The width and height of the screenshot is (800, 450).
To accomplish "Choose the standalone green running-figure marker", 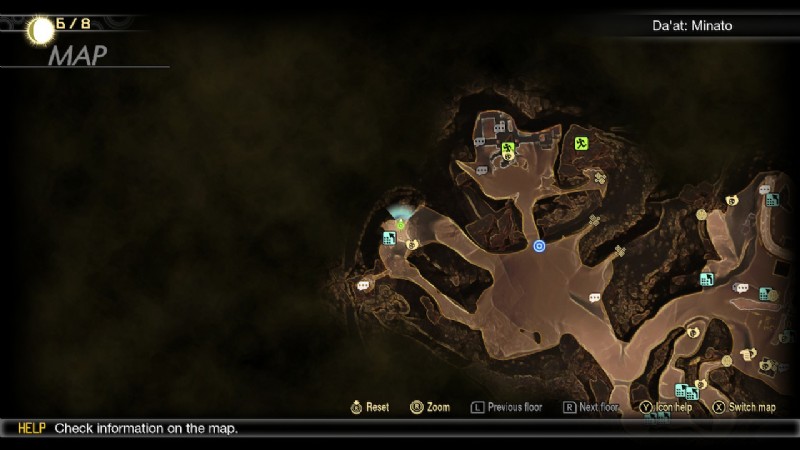I will point(581,143).
